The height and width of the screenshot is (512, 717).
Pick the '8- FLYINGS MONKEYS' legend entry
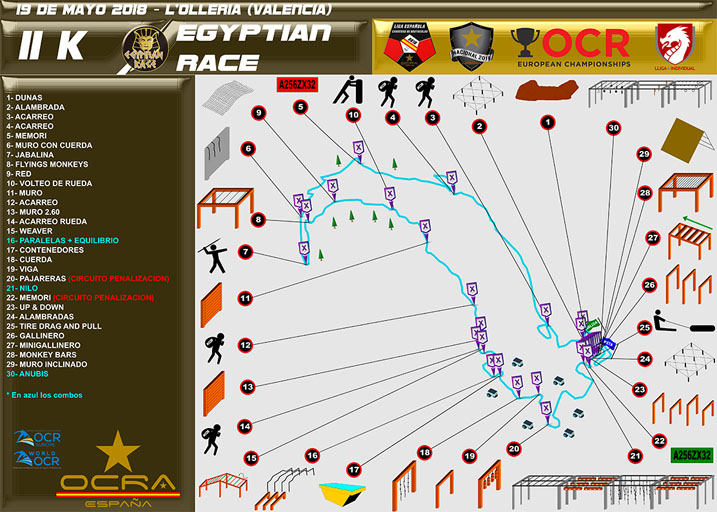[x=49, y=165]
